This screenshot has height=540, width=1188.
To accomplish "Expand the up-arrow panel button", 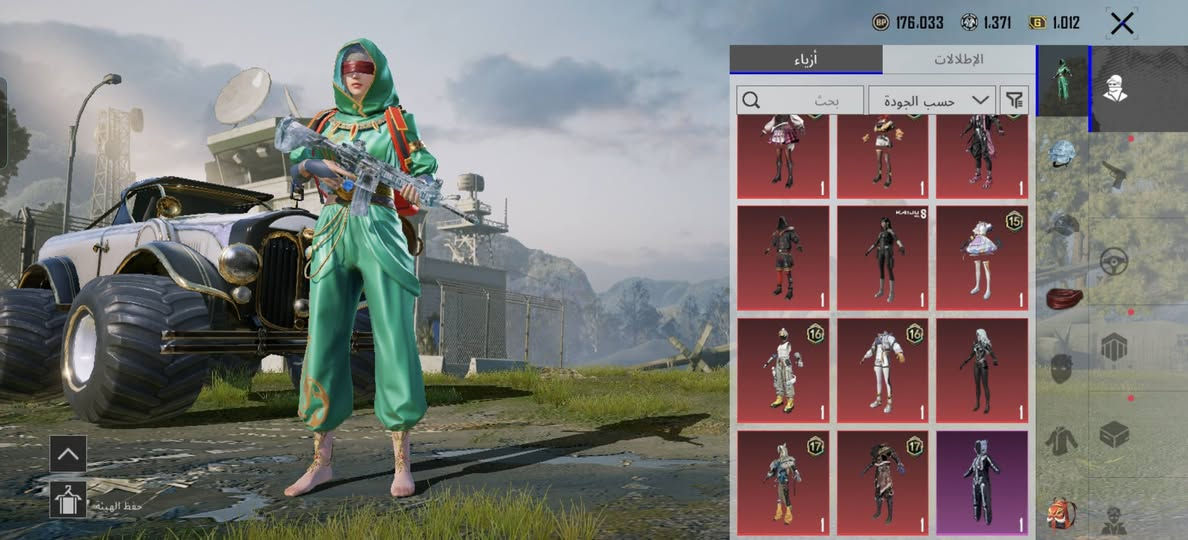I will click(68, 453).
